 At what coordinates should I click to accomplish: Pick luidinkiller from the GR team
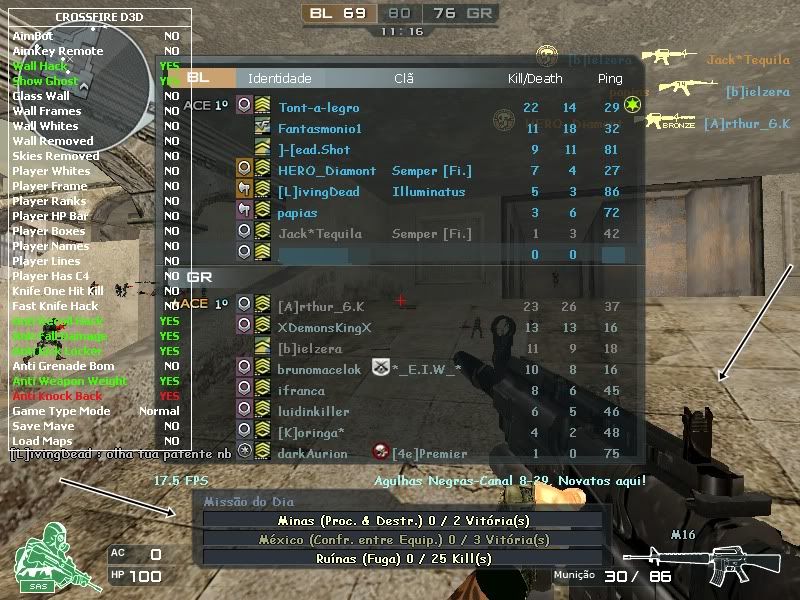313,412
